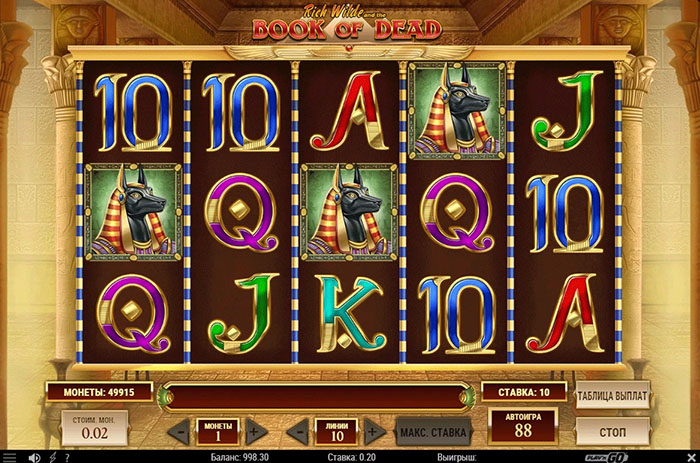Image resolution: width=700 pixels, height=463 pixels.
Task: Increase the Монеты coin count
Action: [x=256, y=432]
